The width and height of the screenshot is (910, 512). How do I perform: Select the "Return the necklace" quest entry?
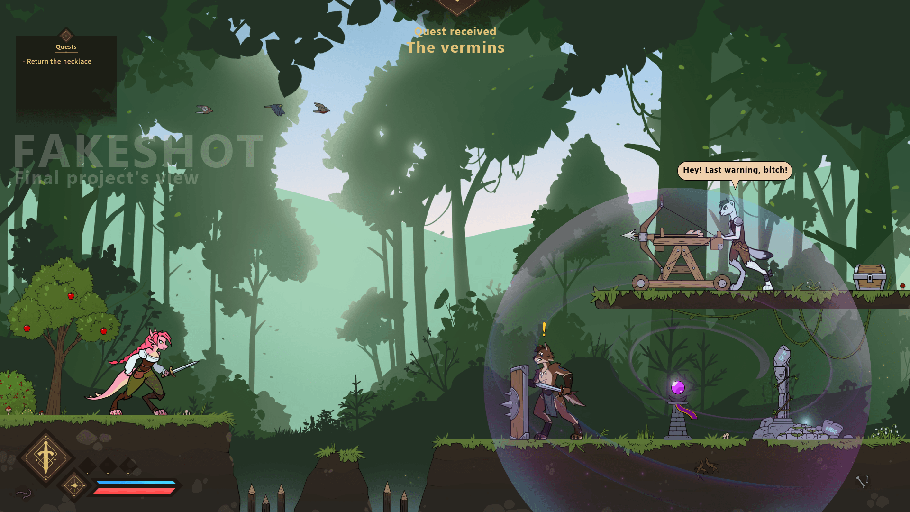pos(59,62)
